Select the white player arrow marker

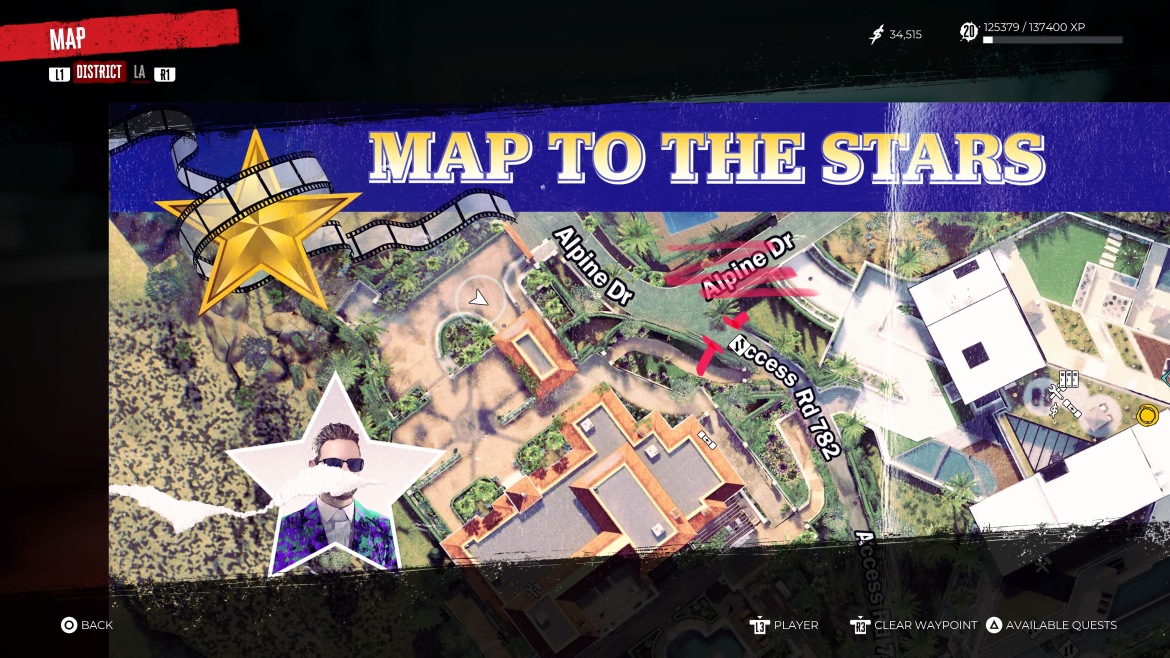click(x=479, y=297)
